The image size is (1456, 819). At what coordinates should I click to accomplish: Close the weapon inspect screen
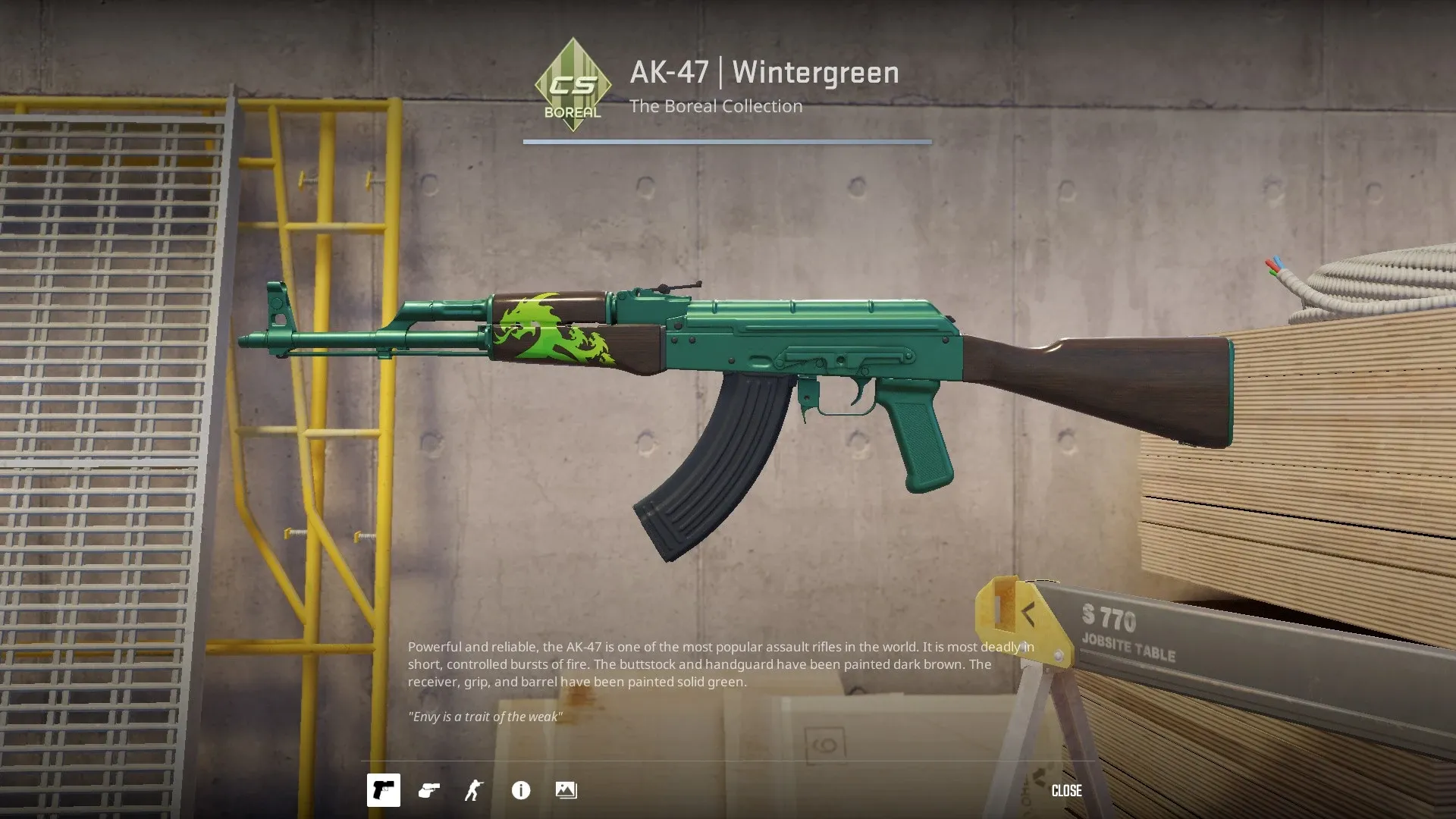pos(1066,790)
